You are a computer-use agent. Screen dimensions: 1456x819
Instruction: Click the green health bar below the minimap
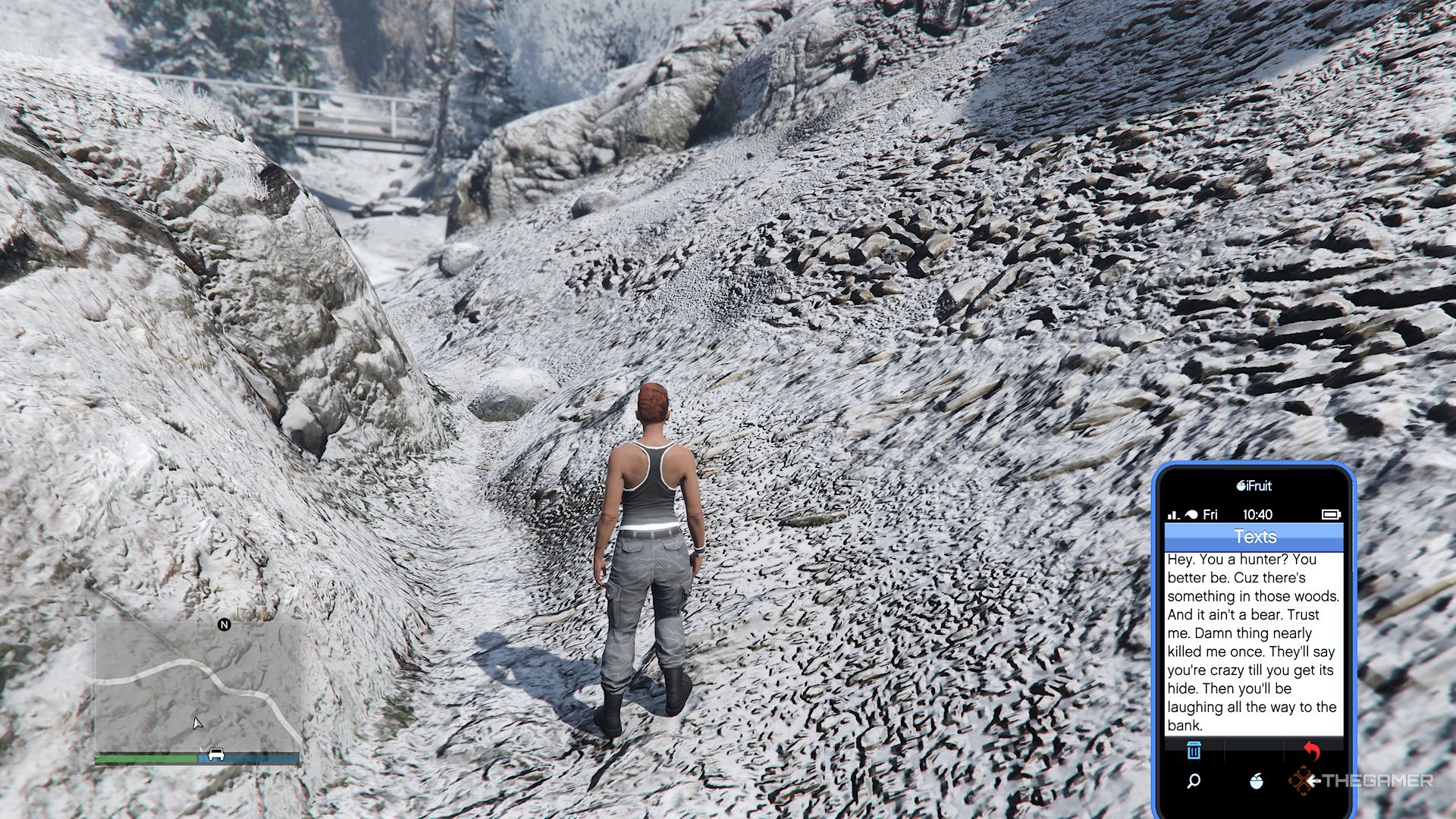pos(145,758)
